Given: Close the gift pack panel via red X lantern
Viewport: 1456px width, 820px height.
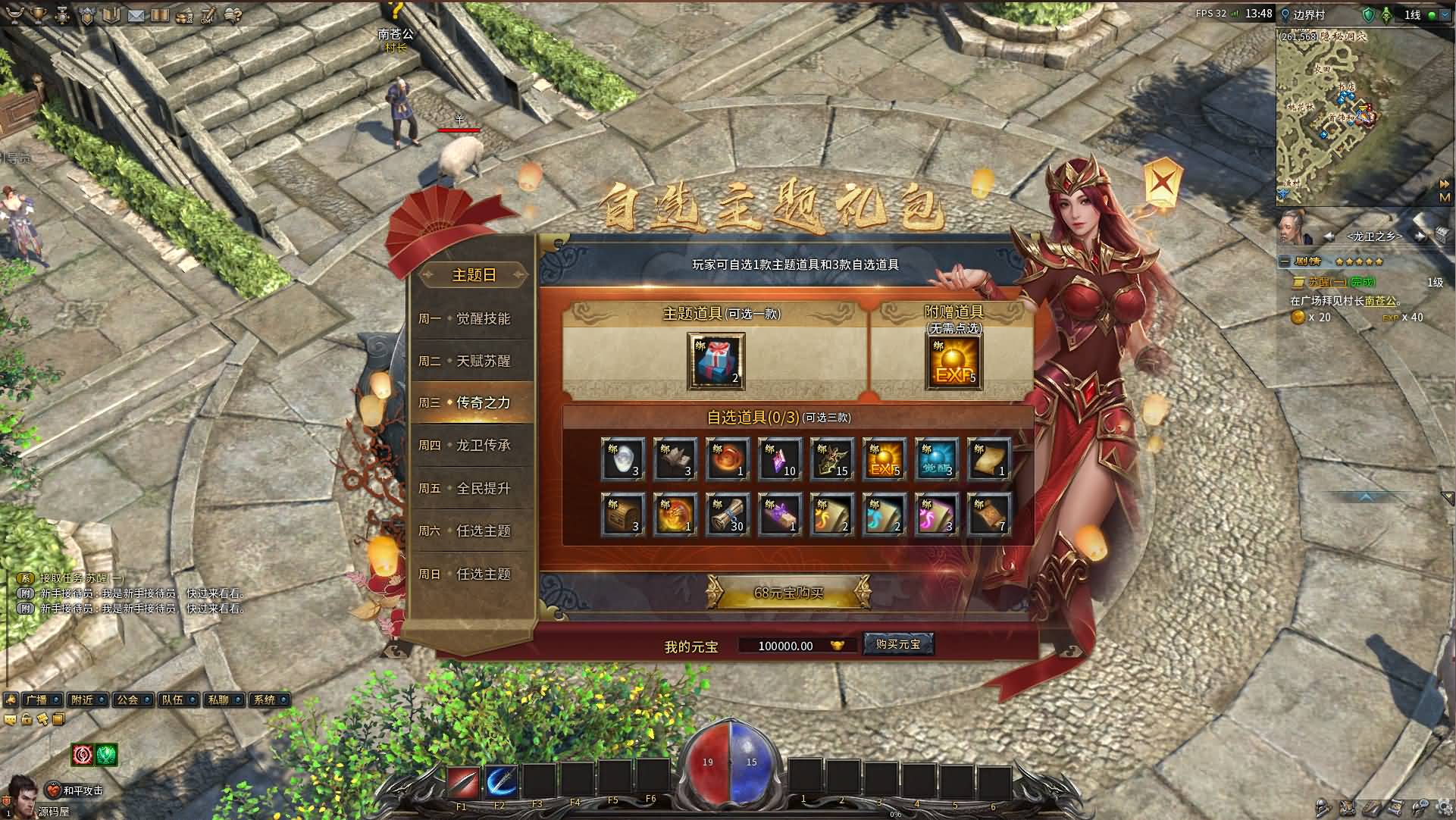Looking at the screenshot, I should (x=1163, y=181).
